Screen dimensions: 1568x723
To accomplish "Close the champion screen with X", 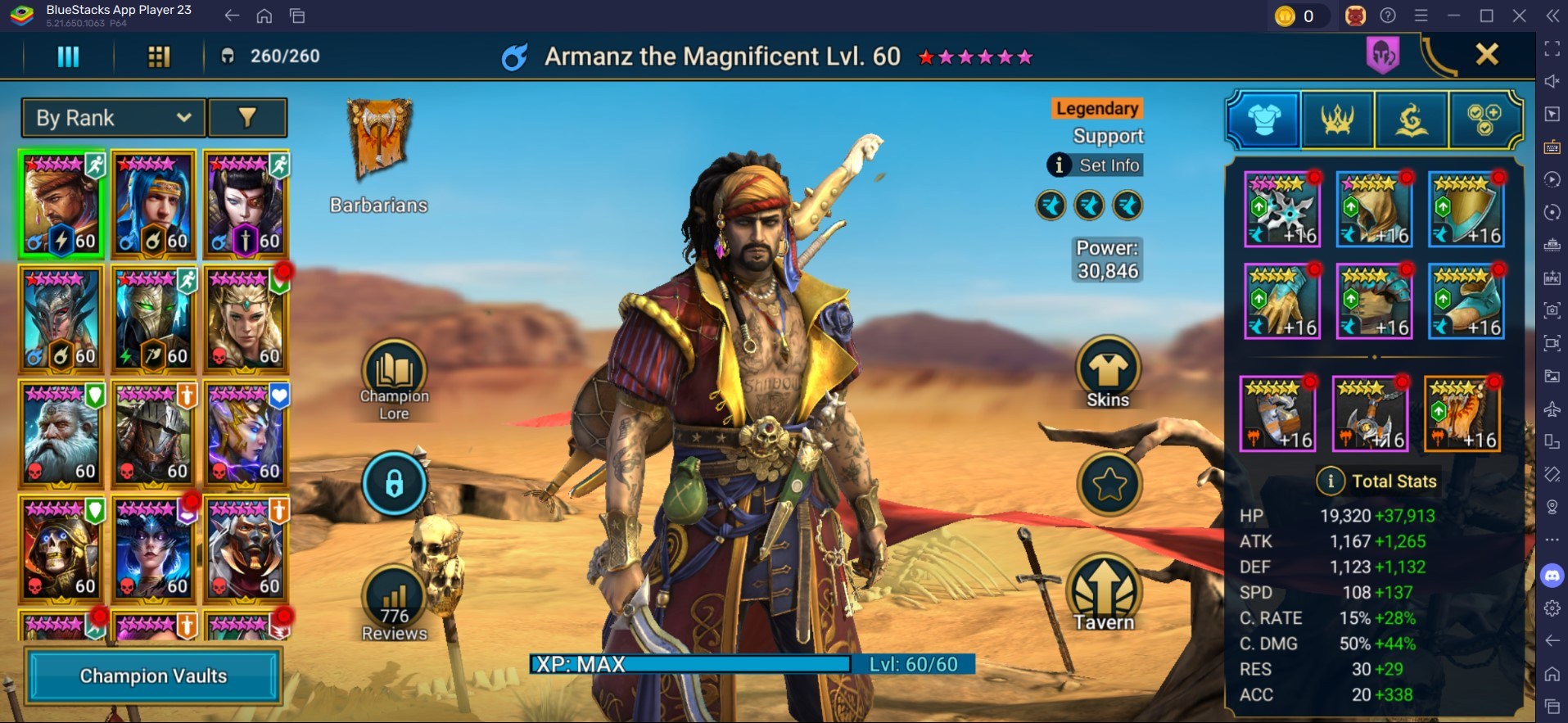I will click(x=1486, y=55).
